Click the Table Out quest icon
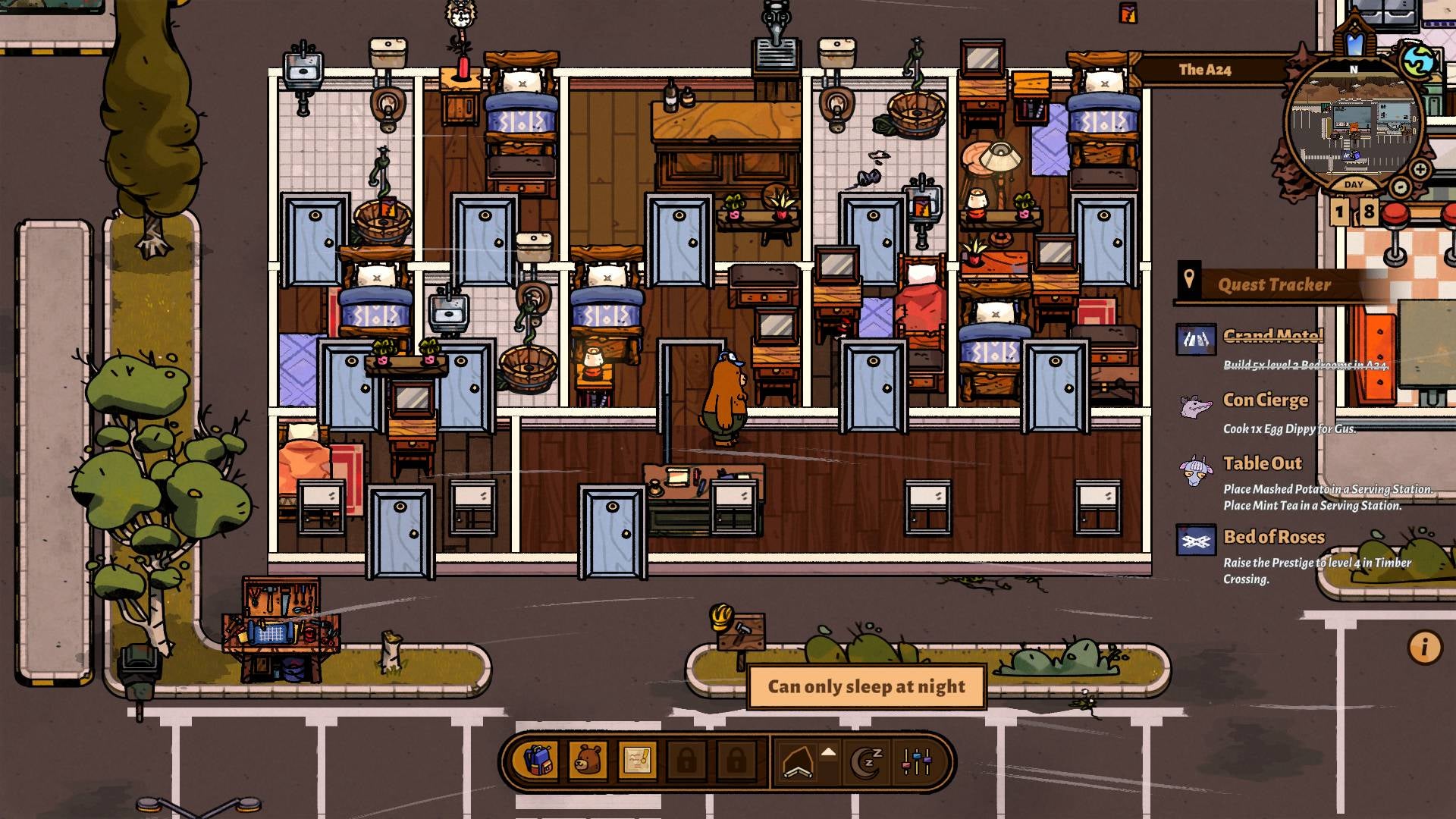1456x819 pixels. pyautogui.click(x=1196, y=469)
